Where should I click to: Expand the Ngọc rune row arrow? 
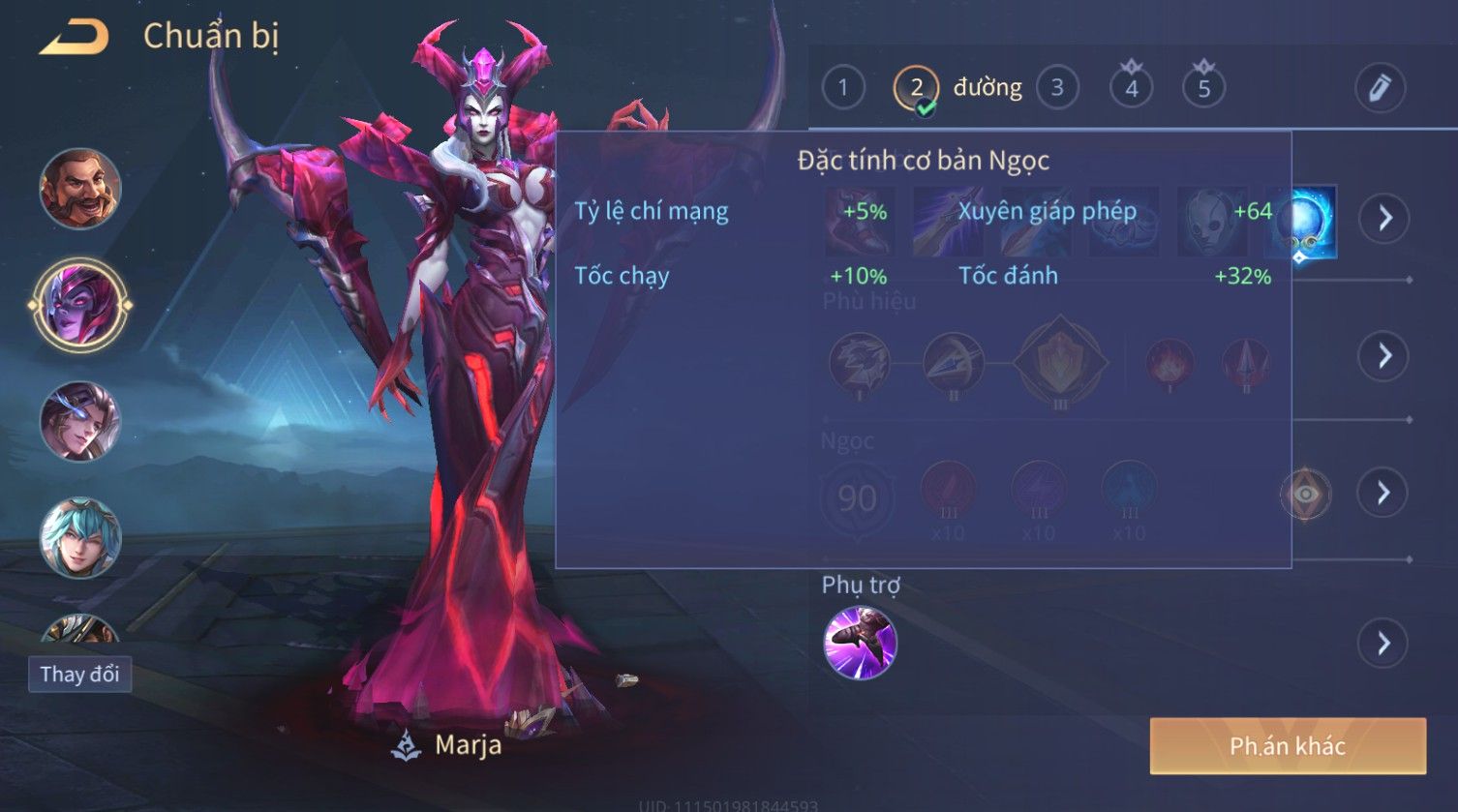(1384, 494)
